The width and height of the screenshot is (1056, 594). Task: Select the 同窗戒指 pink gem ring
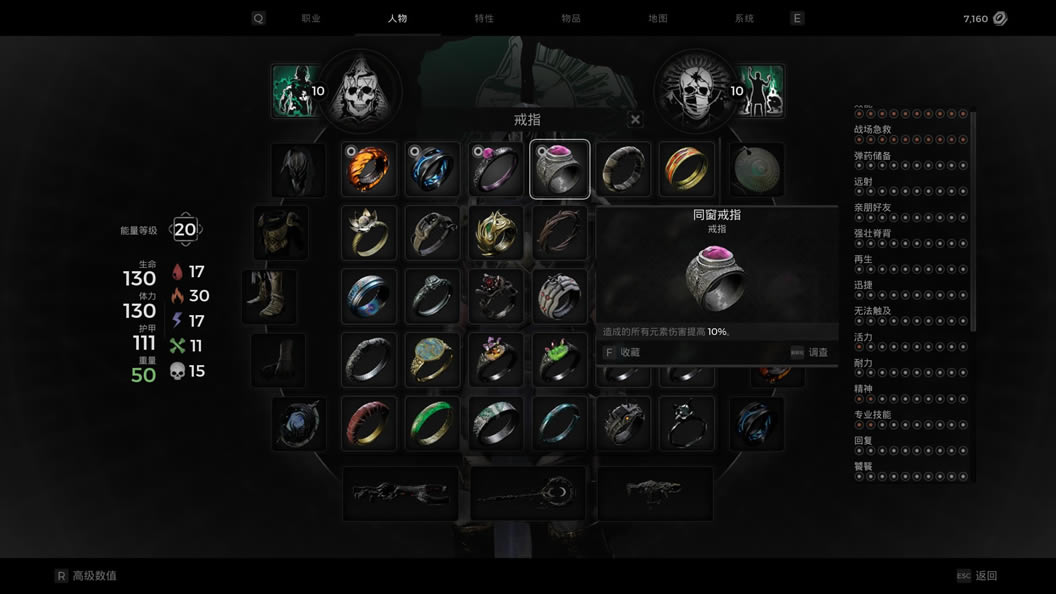click(560, 170)
